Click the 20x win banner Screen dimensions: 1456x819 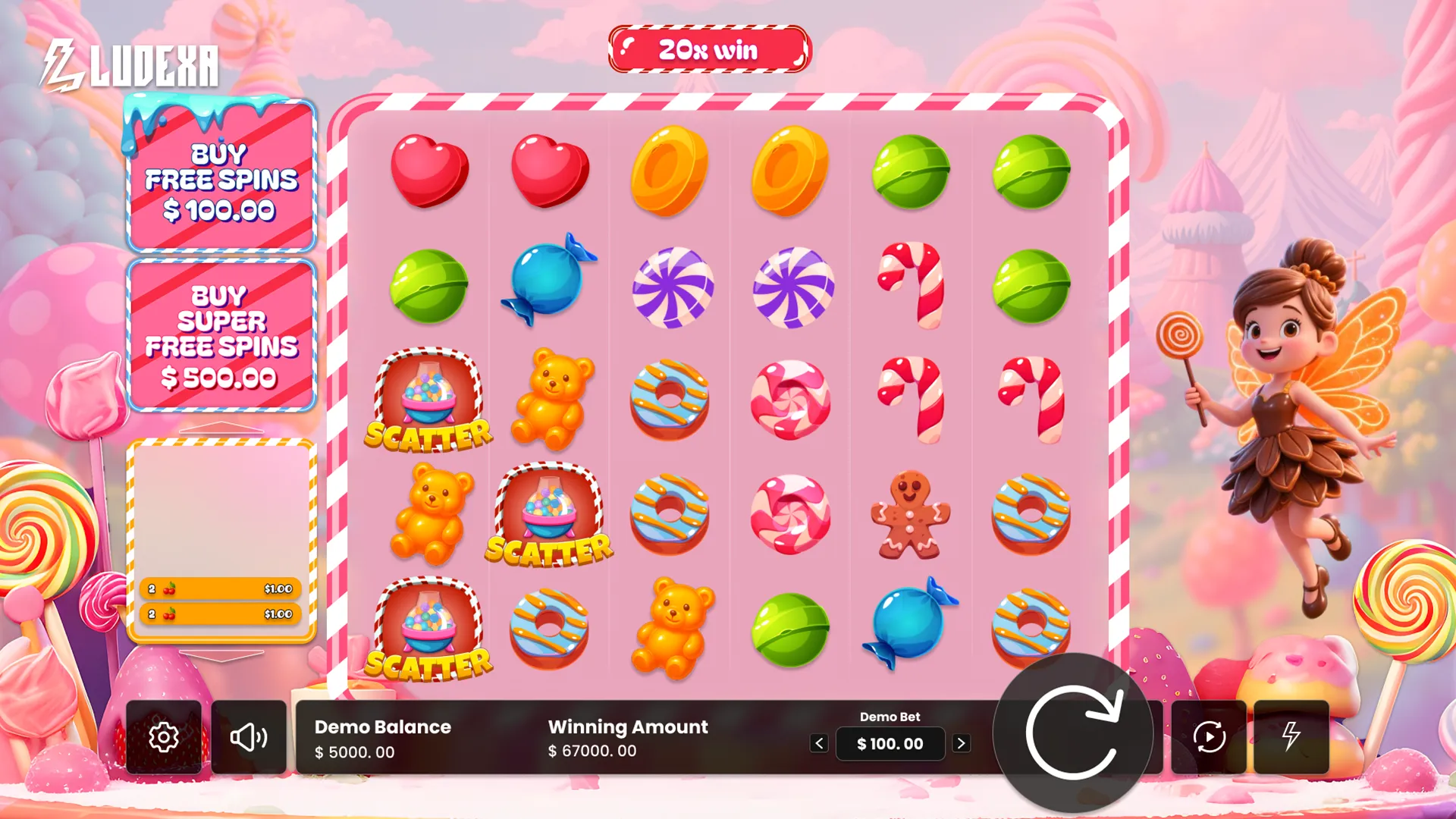(x=709, y=50)
